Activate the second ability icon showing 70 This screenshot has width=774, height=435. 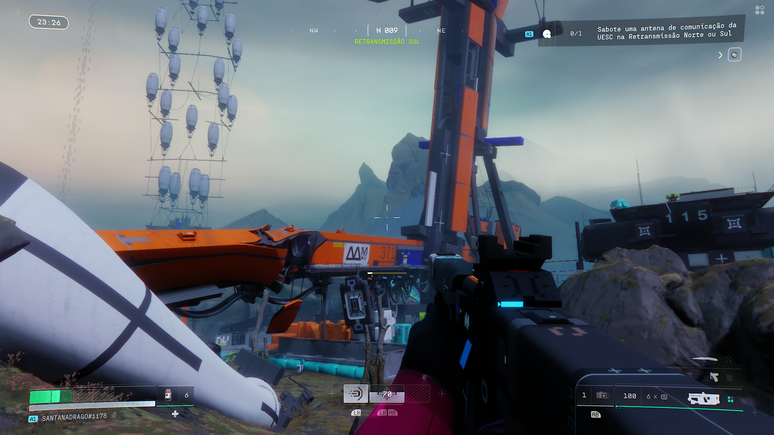pyautogui.click(x=386, y=394)
